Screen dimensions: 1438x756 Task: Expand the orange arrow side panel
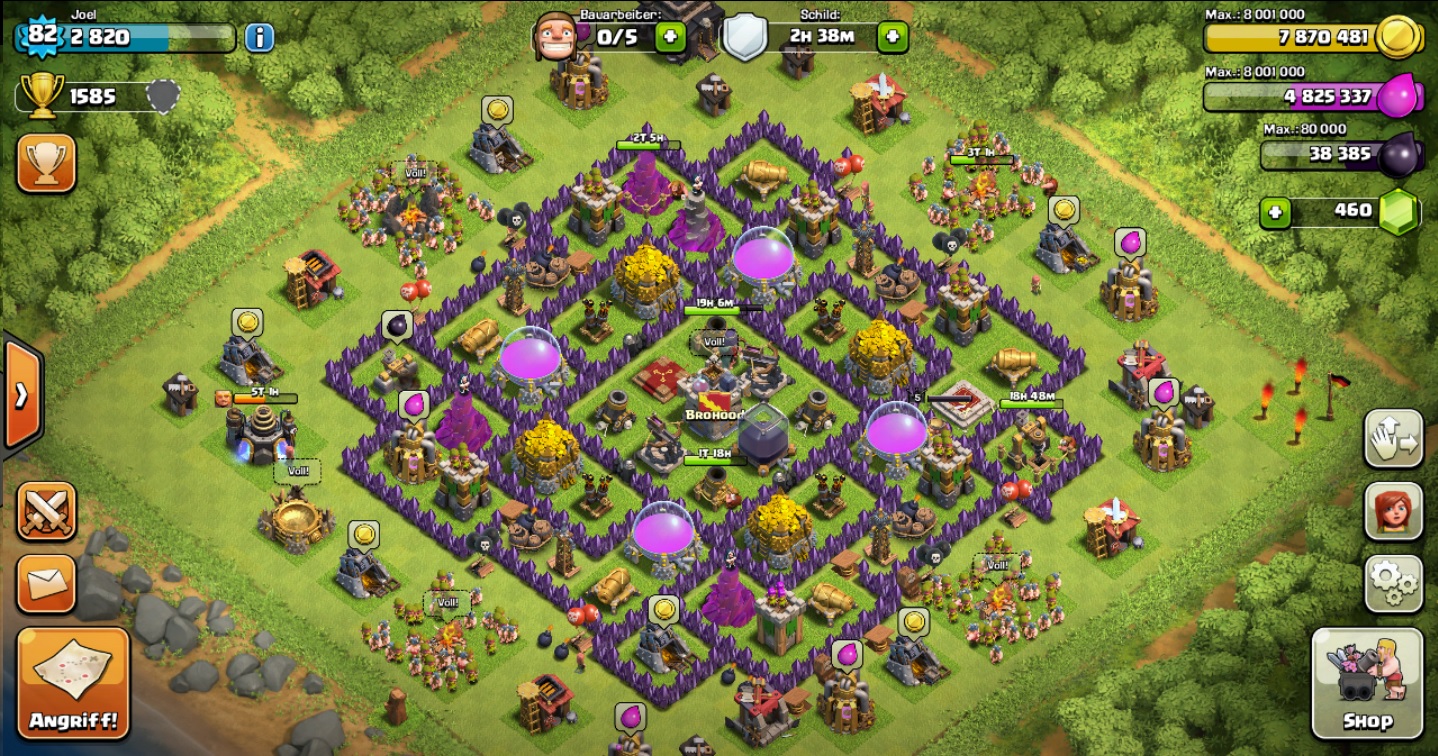coord(21,395)
